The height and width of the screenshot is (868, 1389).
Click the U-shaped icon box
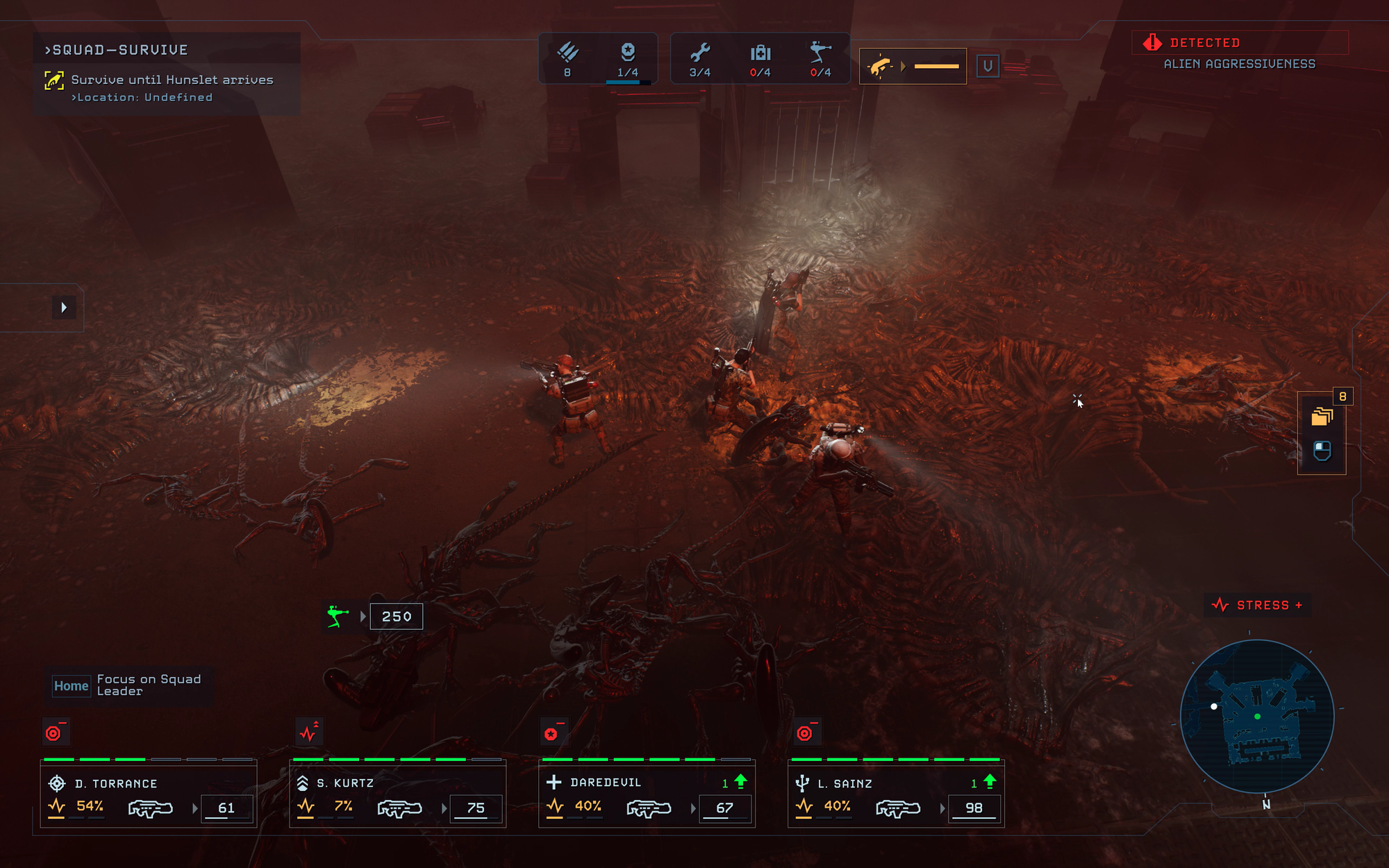[988, 67]
